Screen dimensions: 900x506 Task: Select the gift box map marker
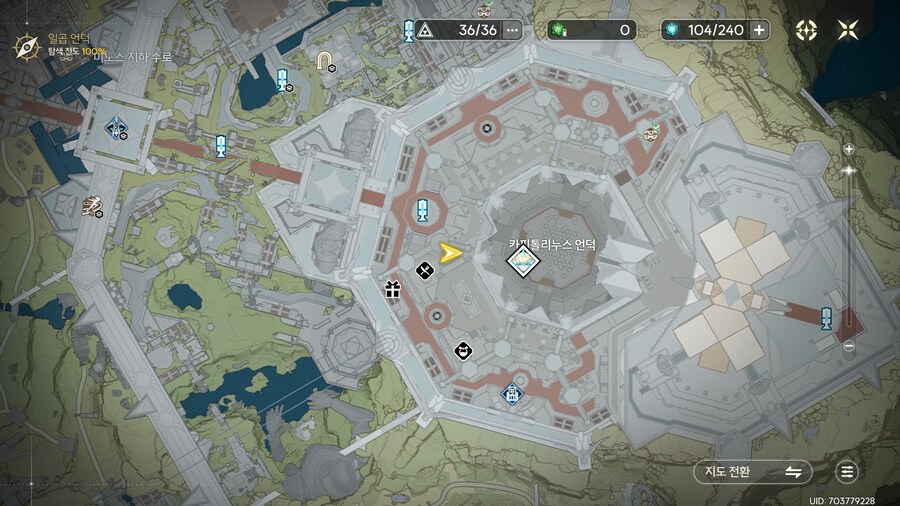pos(392,291)
